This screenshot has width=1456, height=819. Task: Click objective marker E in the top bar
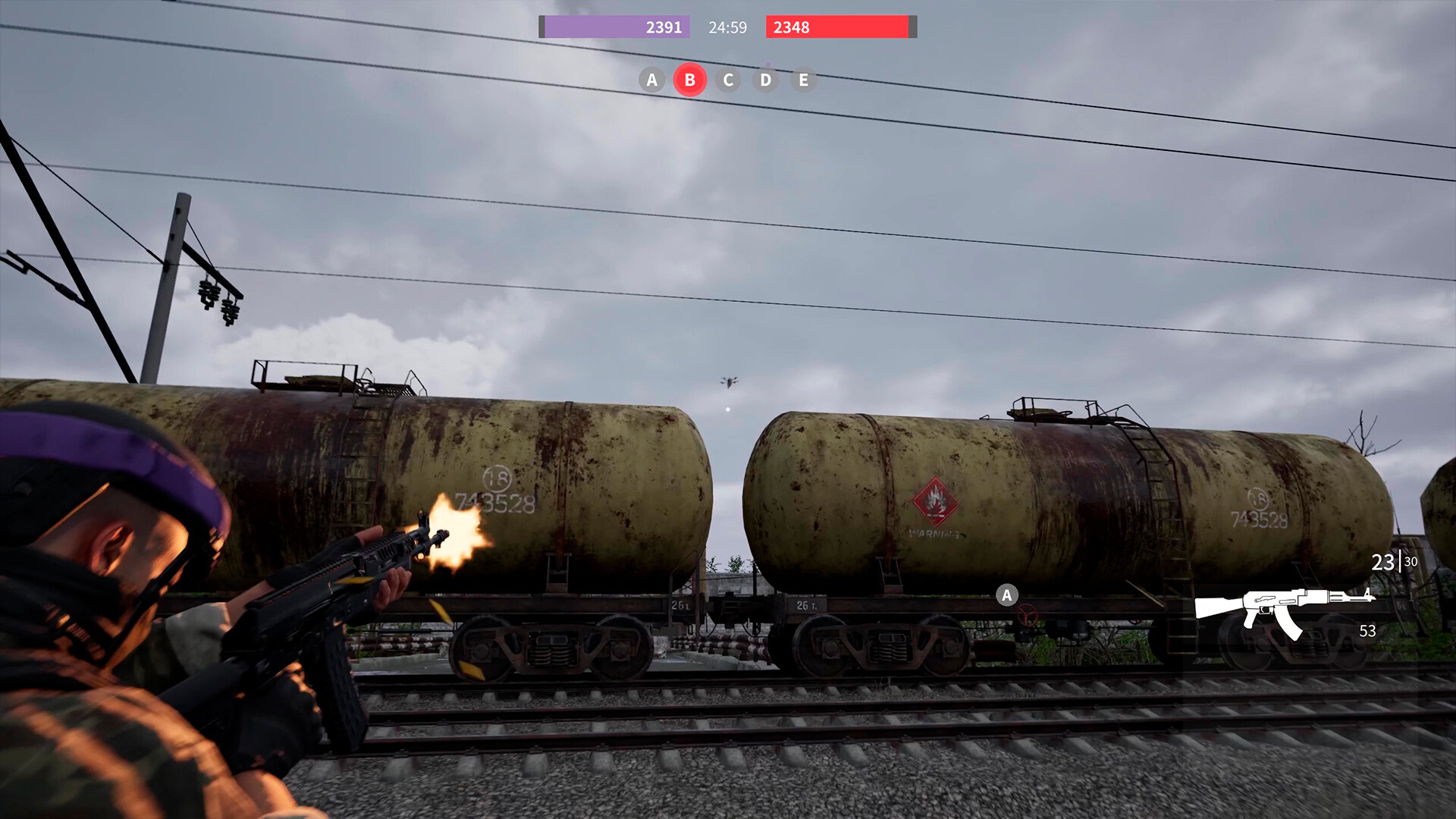tap(804, 79)
